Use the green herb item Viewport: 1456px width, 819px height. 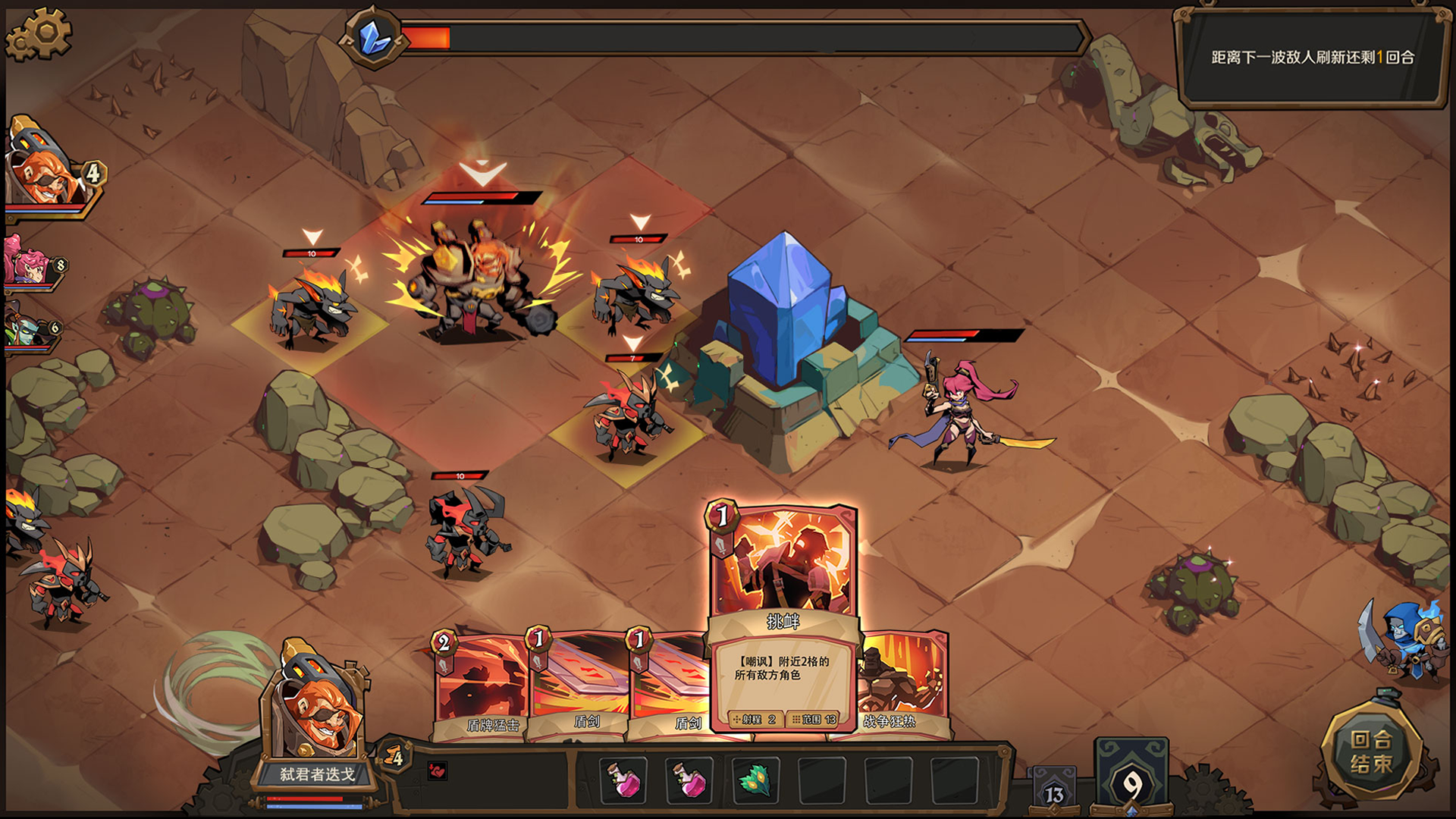[756, 780]
